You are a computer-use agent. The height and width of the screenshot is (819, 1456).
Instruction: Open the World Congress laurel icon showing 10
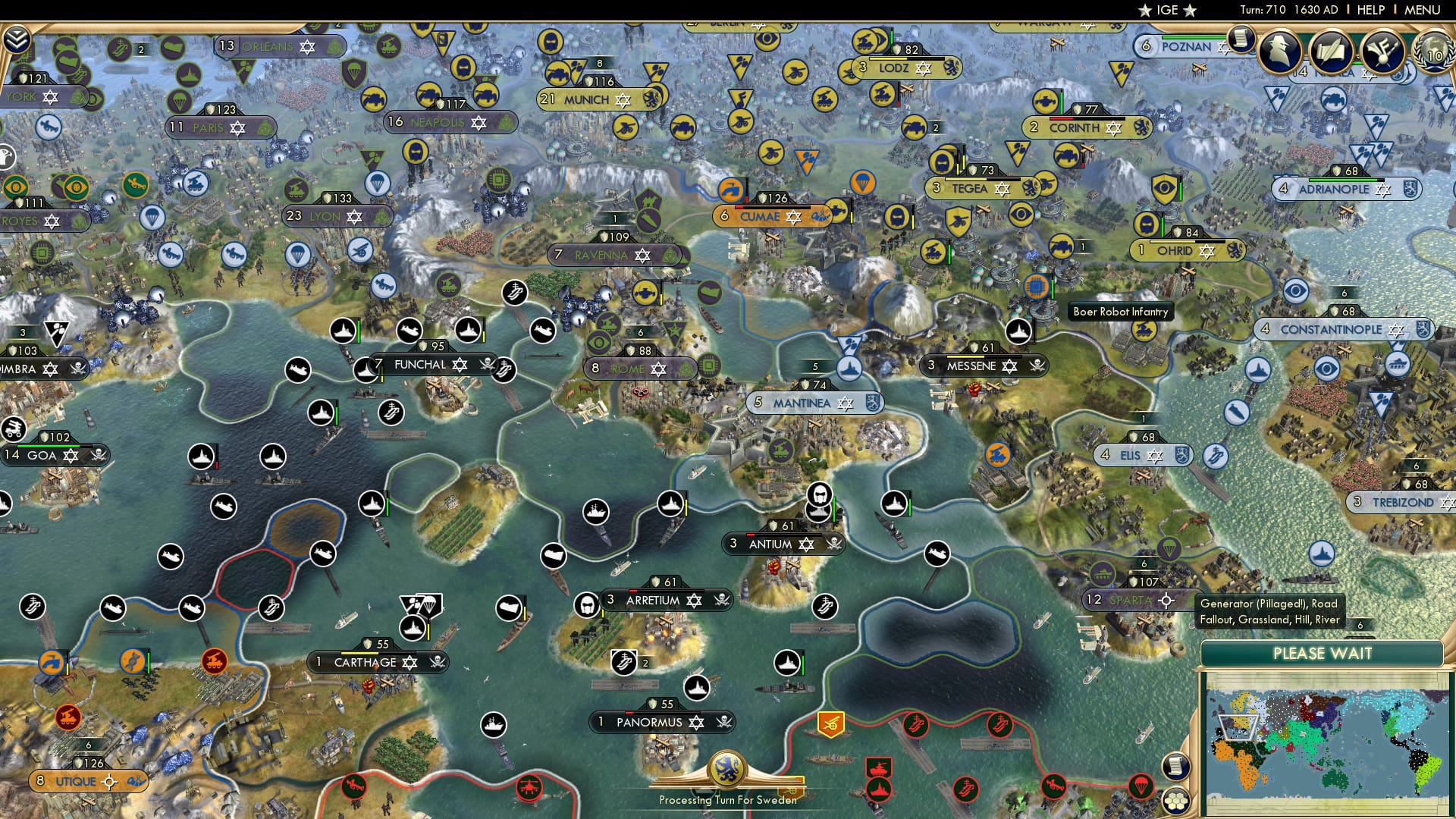[1432, 54]
